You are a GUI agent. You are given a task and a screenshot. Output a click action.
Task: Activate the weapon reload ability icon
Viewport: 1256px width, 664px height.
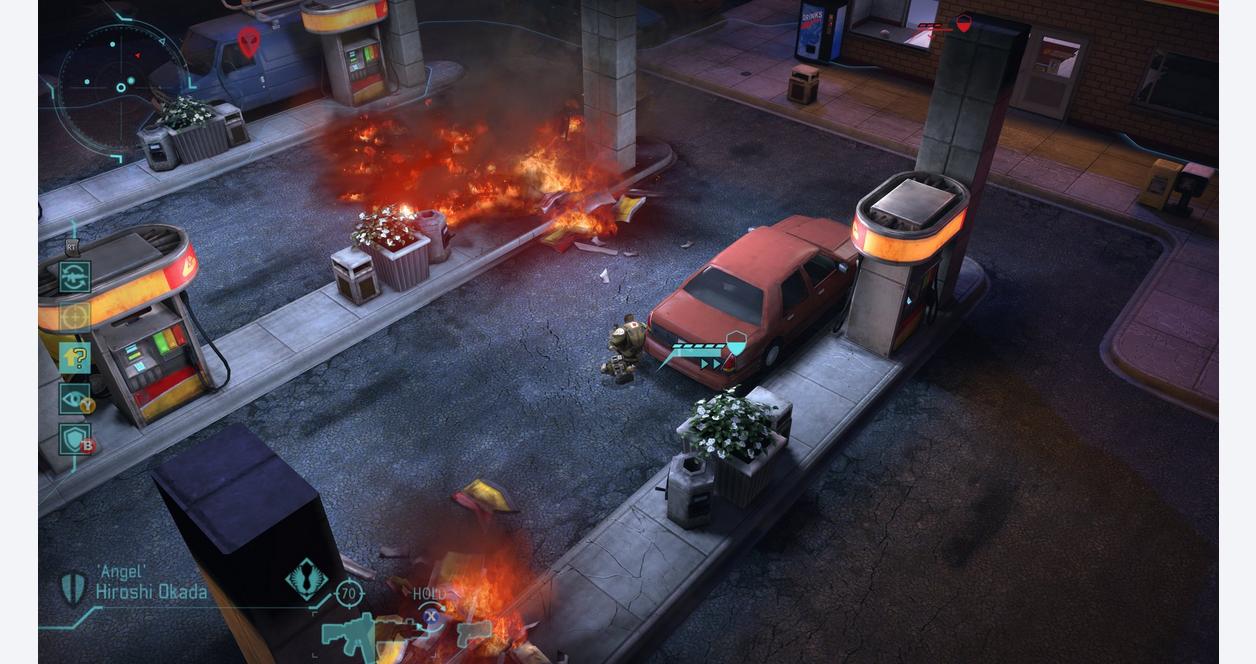(x=75, y=277)
